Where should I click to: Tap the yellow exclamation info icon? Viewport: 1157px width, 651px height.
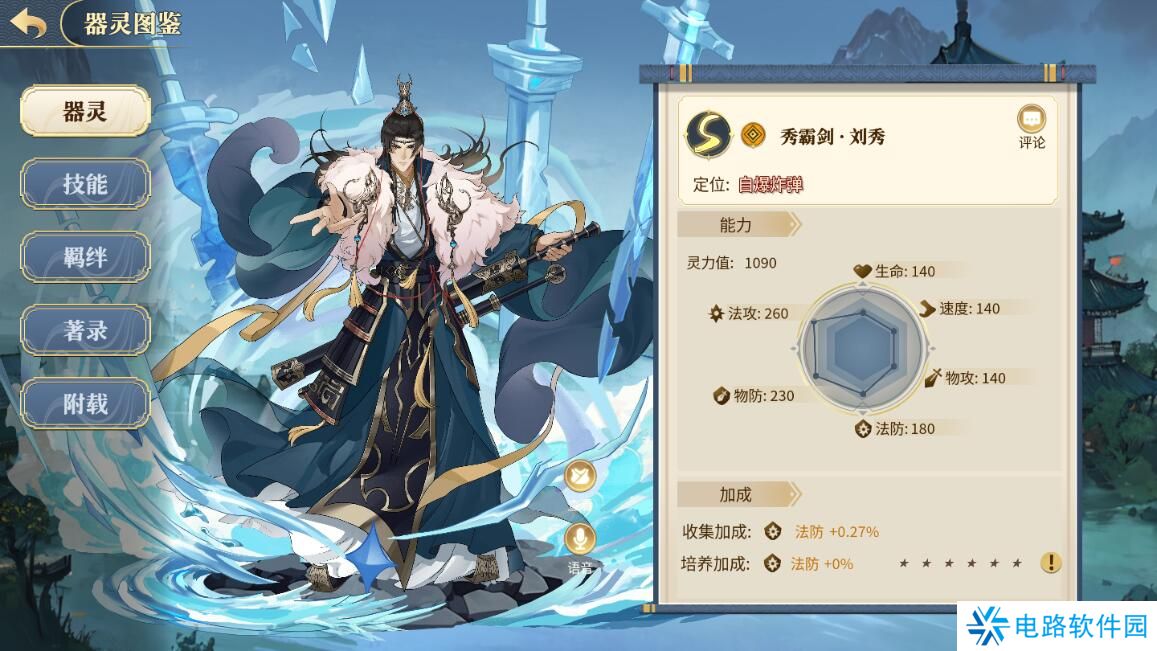click(x=1050, y=563)
